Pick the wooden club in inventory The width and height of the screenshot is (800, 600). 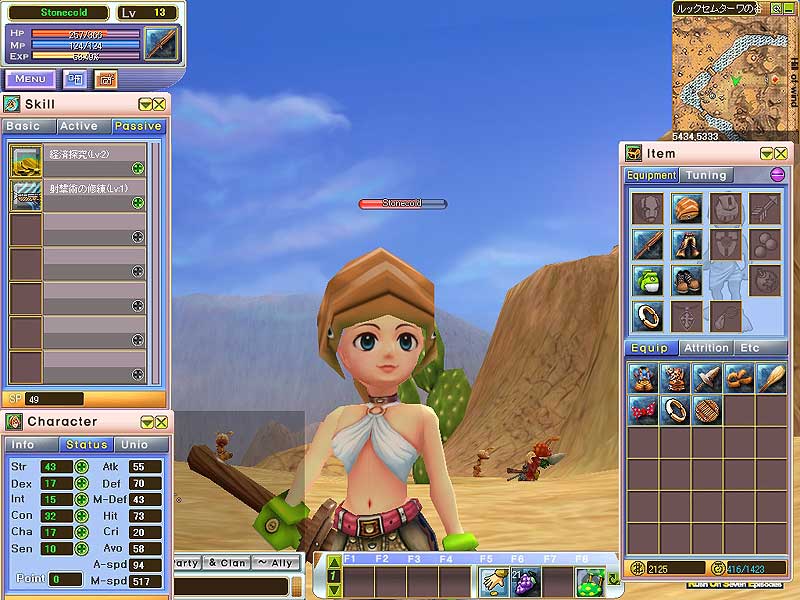pyautogui.click(x=771, y=377)
